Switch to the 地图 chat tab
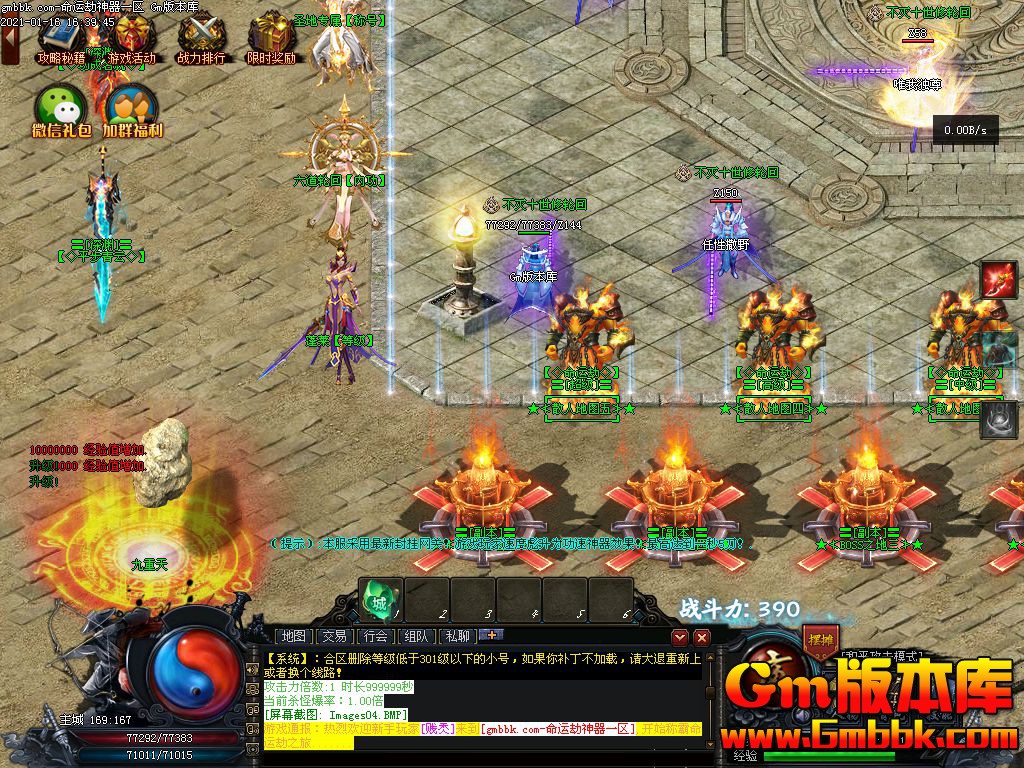Screen dimensions: 1024x768 pyautogui.click(x=294, y=636)
